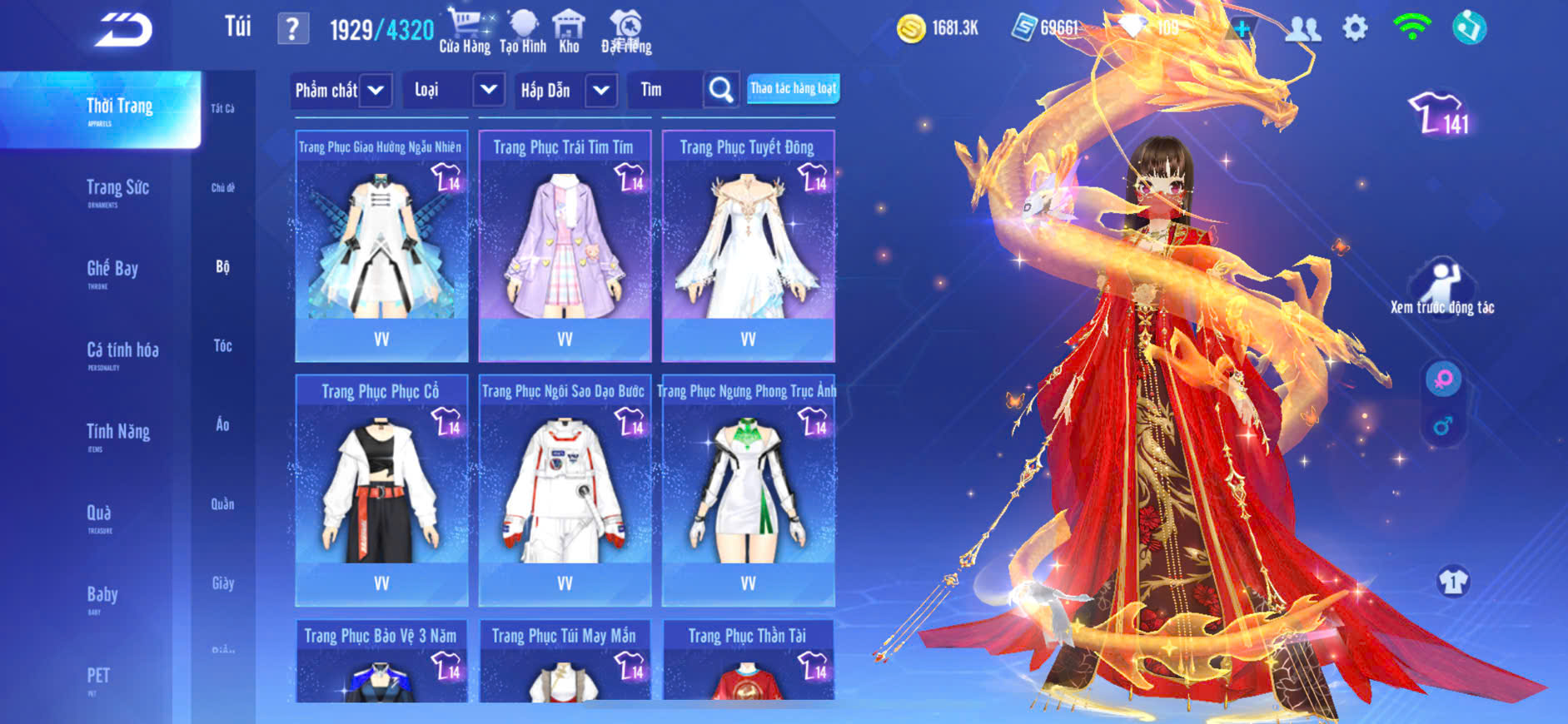Image resolution: width=1568 pixels, height=724 pixels.
Task: Show the Tóc hair subcategory
Action: coord(222,345)
